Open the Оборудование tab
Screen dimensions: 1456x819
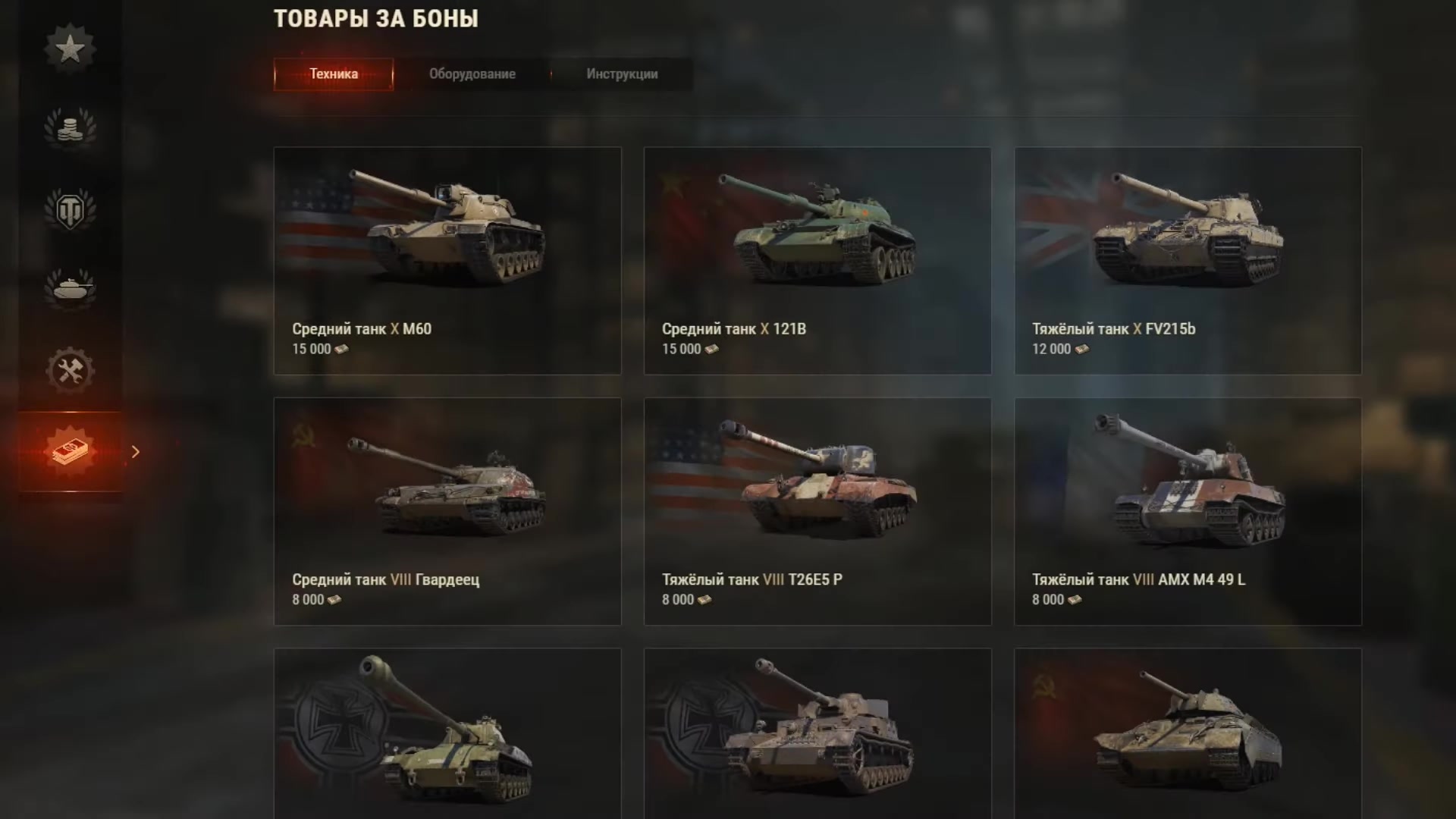472,74
